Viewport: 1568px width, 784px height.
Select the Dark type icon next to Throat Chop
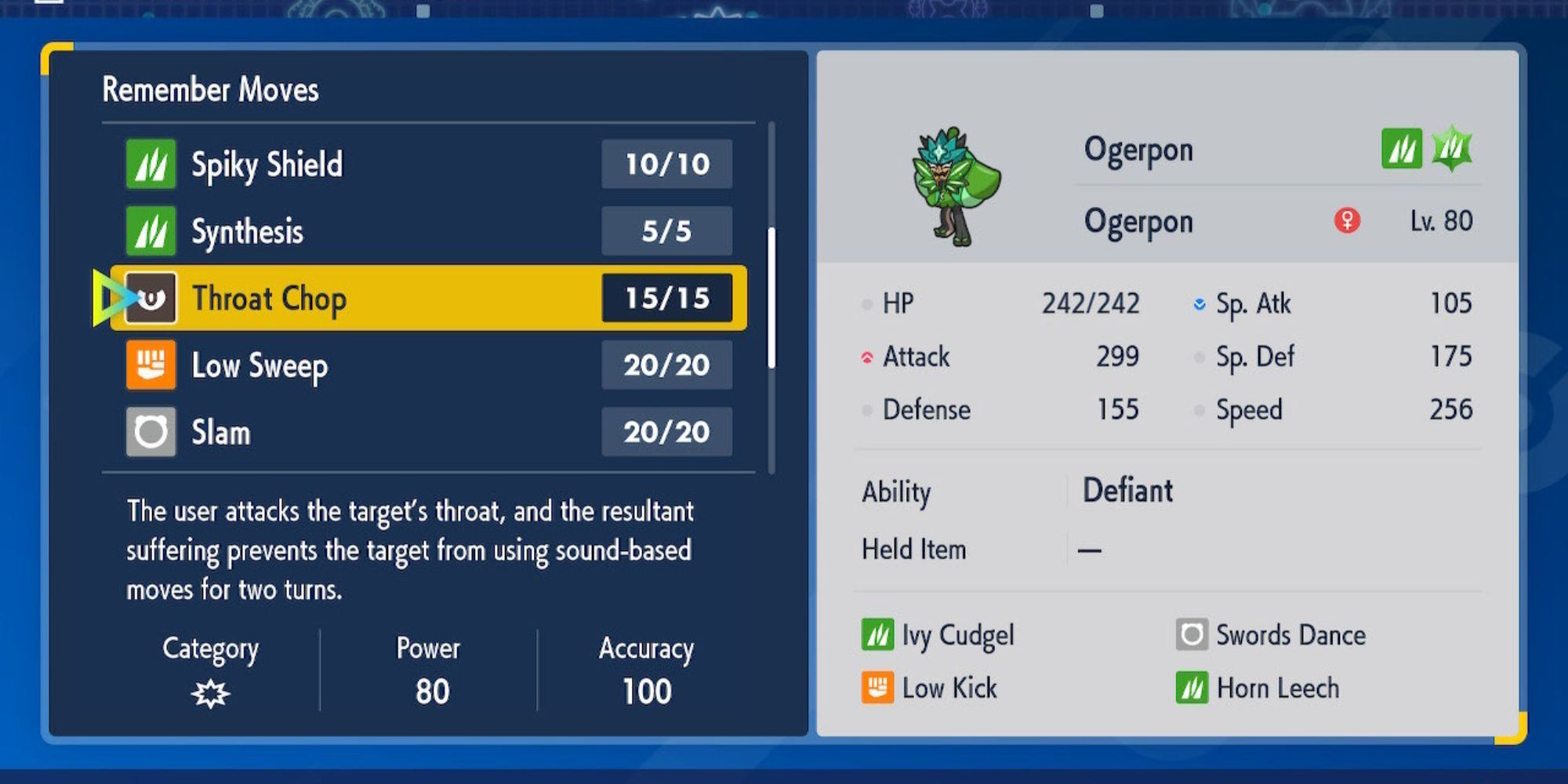pyautogui.click(x=151, y=299)
